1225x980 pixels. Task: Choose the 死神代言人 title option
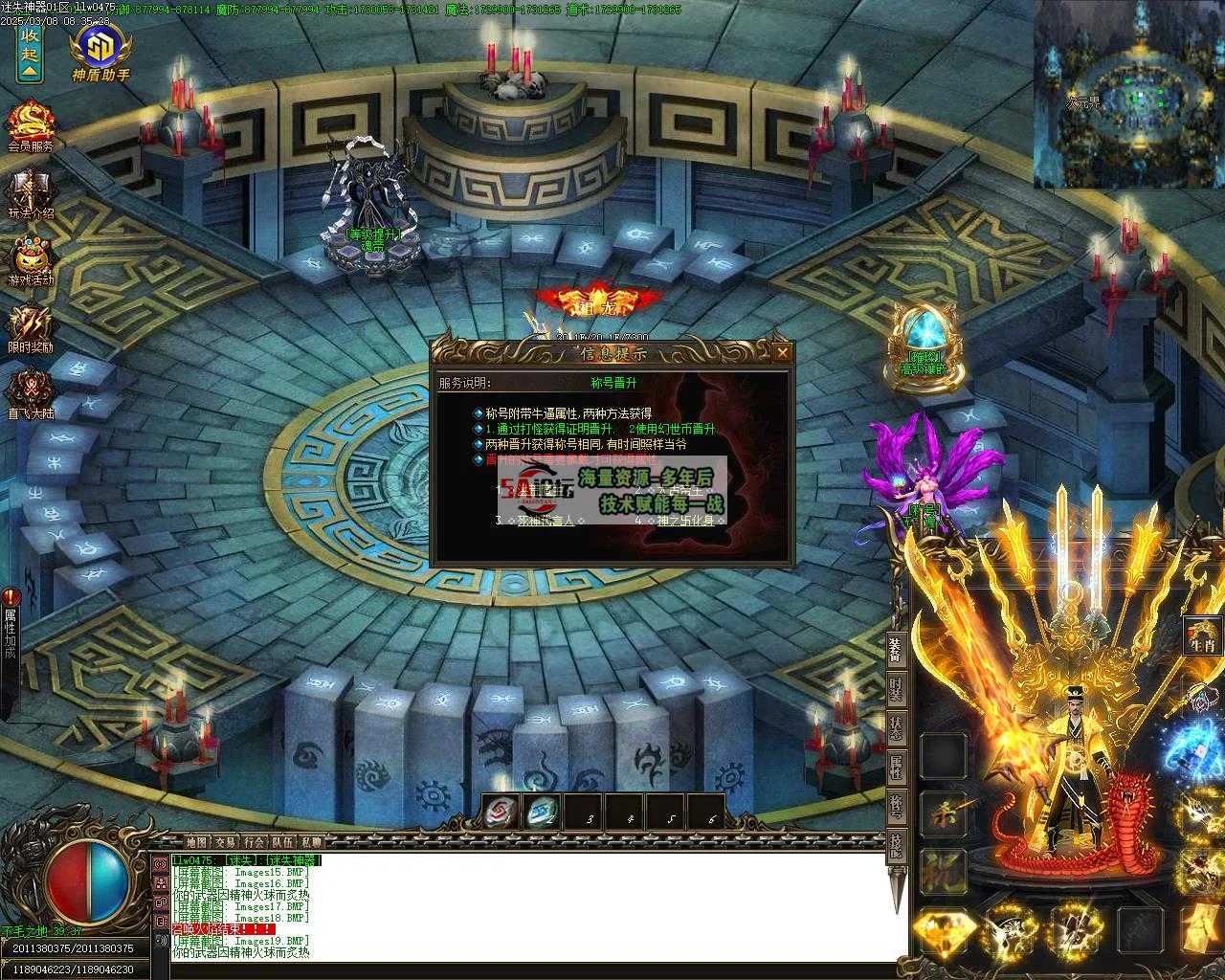pyautogui.click(x=545, y=521)
